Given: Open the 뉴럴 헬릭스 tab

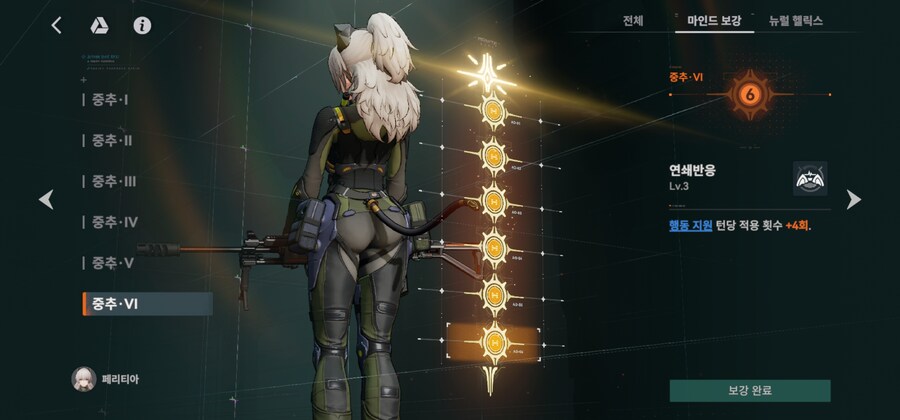Looking at the screenshot, I should coord(796,20).
